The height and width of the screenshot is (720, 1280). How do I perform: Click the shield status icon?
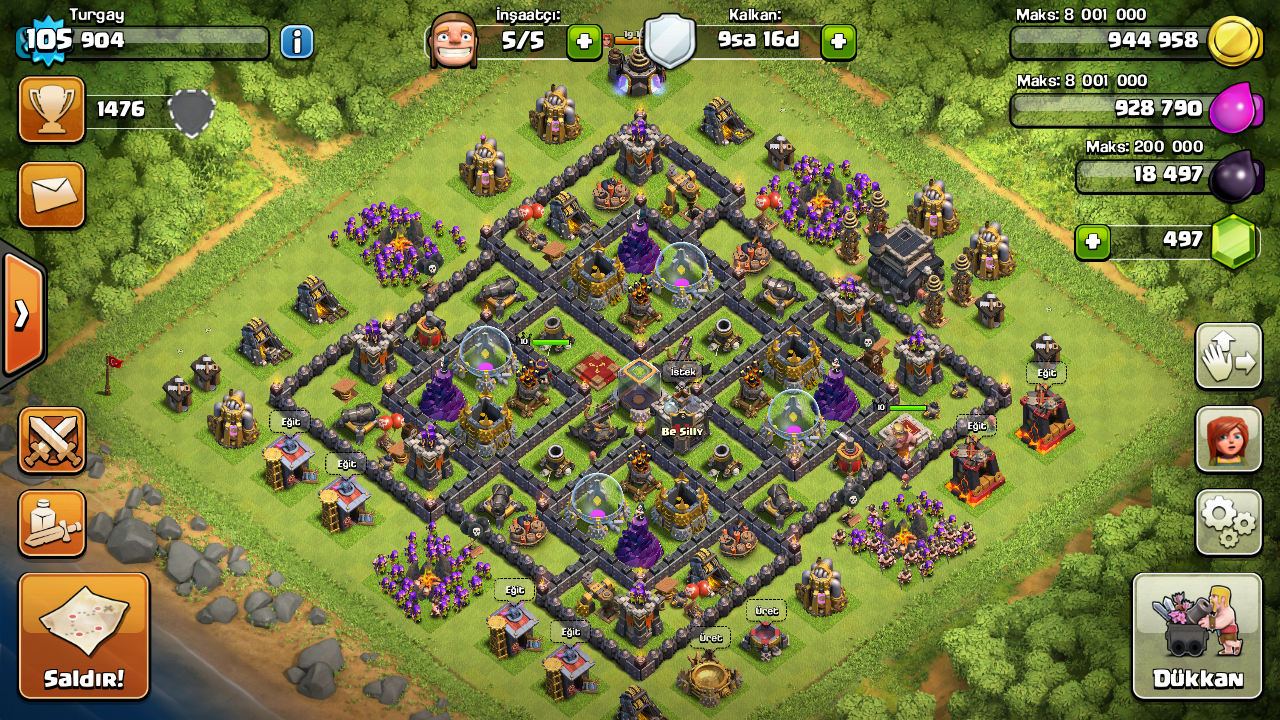pyautogui.click(x=668, y=42)
